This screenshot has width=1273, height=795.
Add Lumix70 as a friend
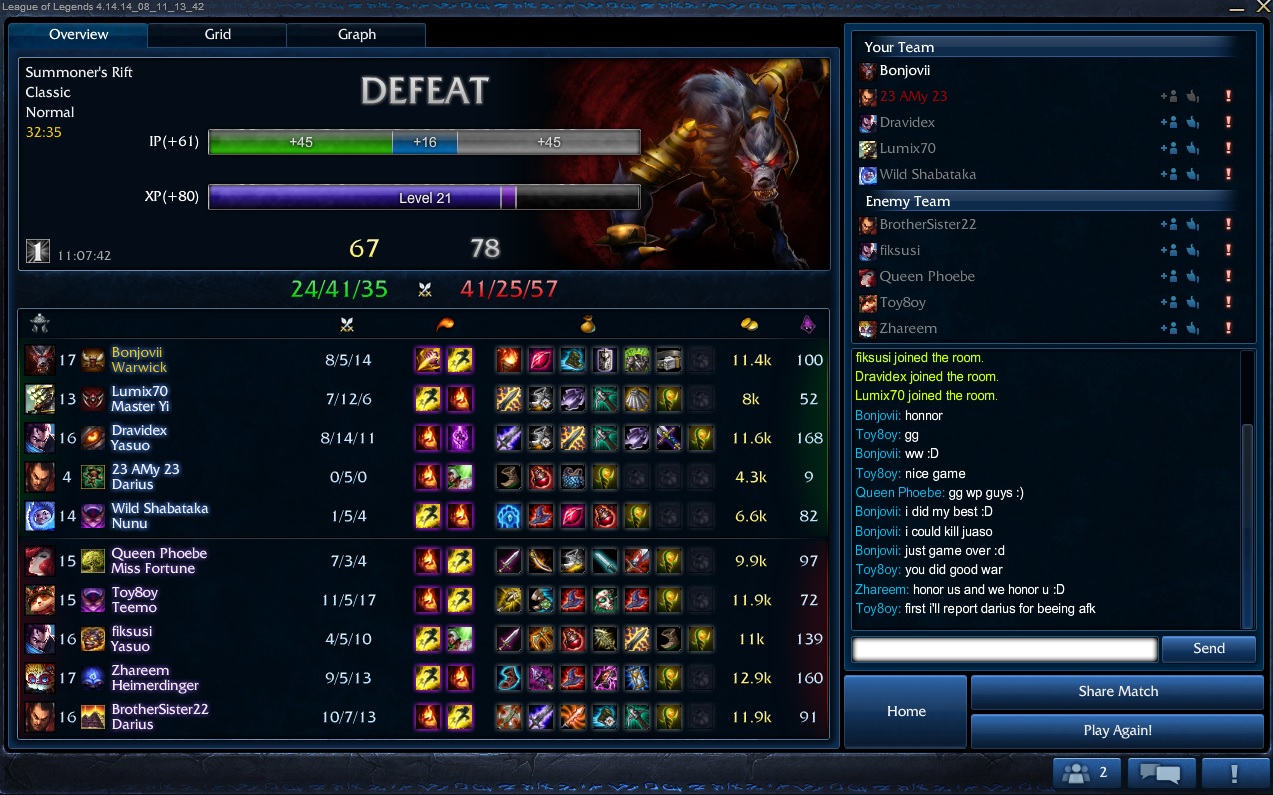point(1168,149)
